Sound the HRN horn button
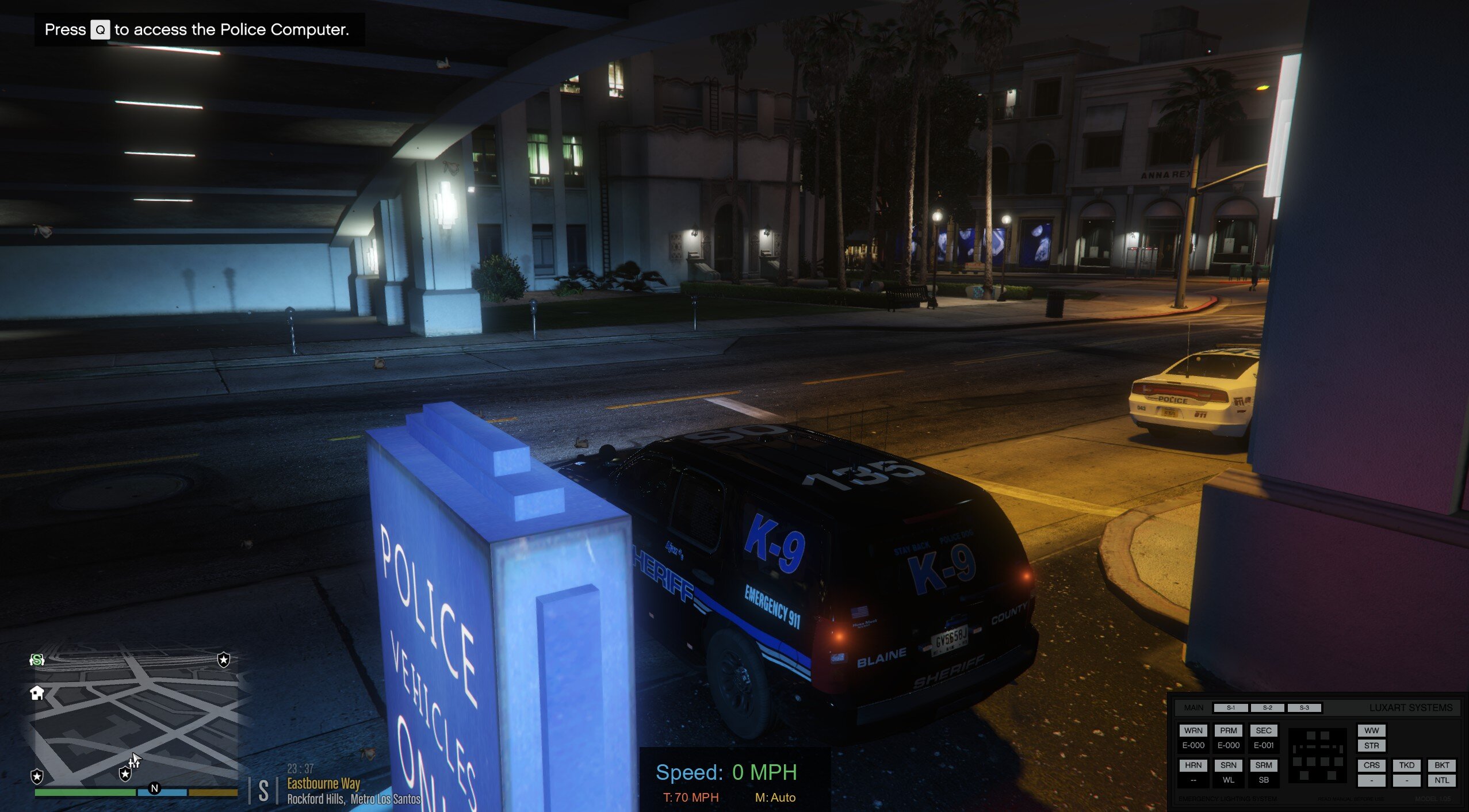1469x812 pixels. (1193, 765)
